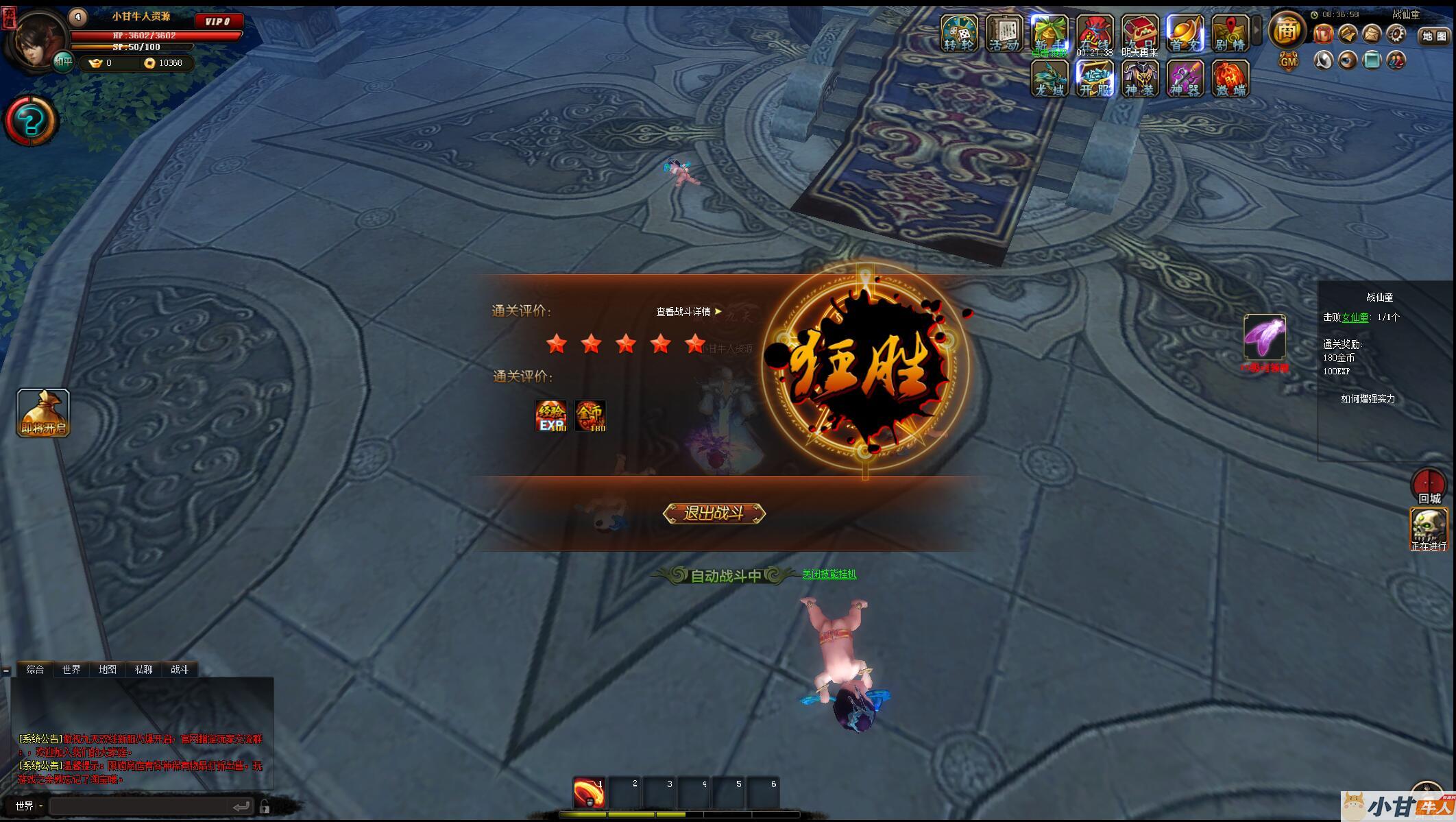This screenshot has height=822, width=1456.
Task: Open the 首充 first recharge gold ingot icon
Action: pyautogui.click(x=1185, y=33)
